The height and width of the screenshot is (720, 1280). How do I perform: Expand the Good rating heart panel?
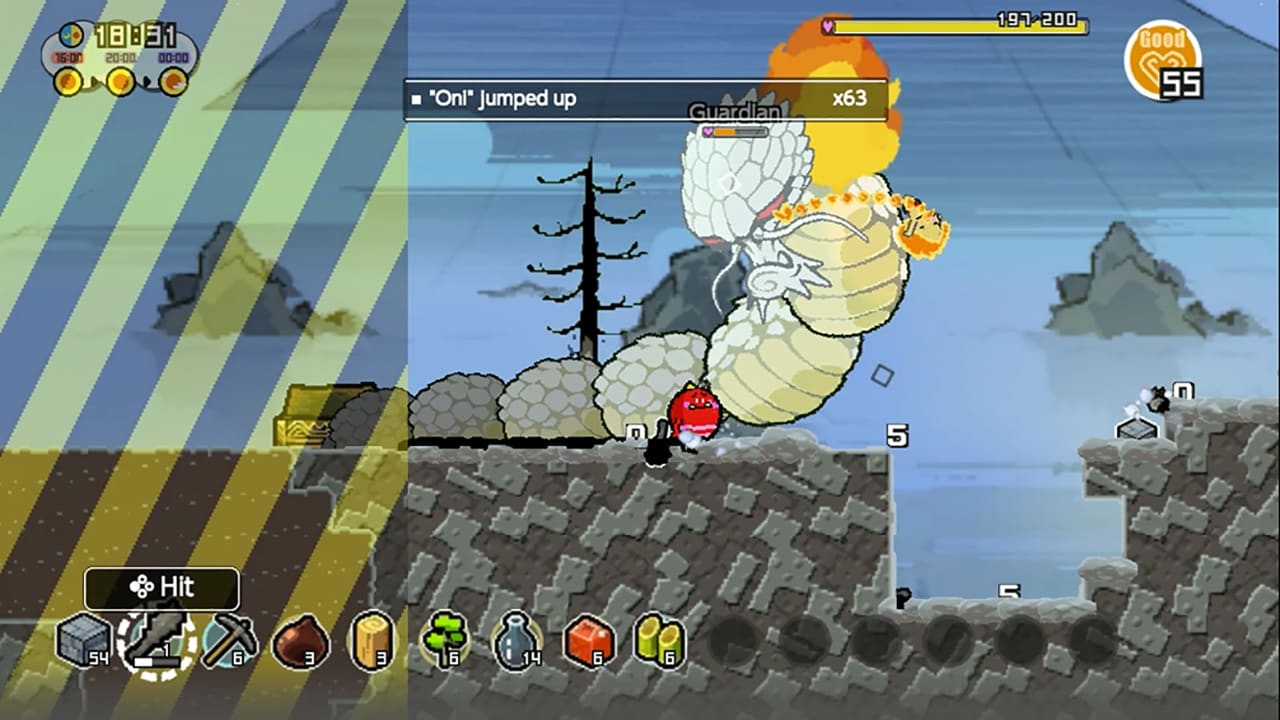[1163, 60]
